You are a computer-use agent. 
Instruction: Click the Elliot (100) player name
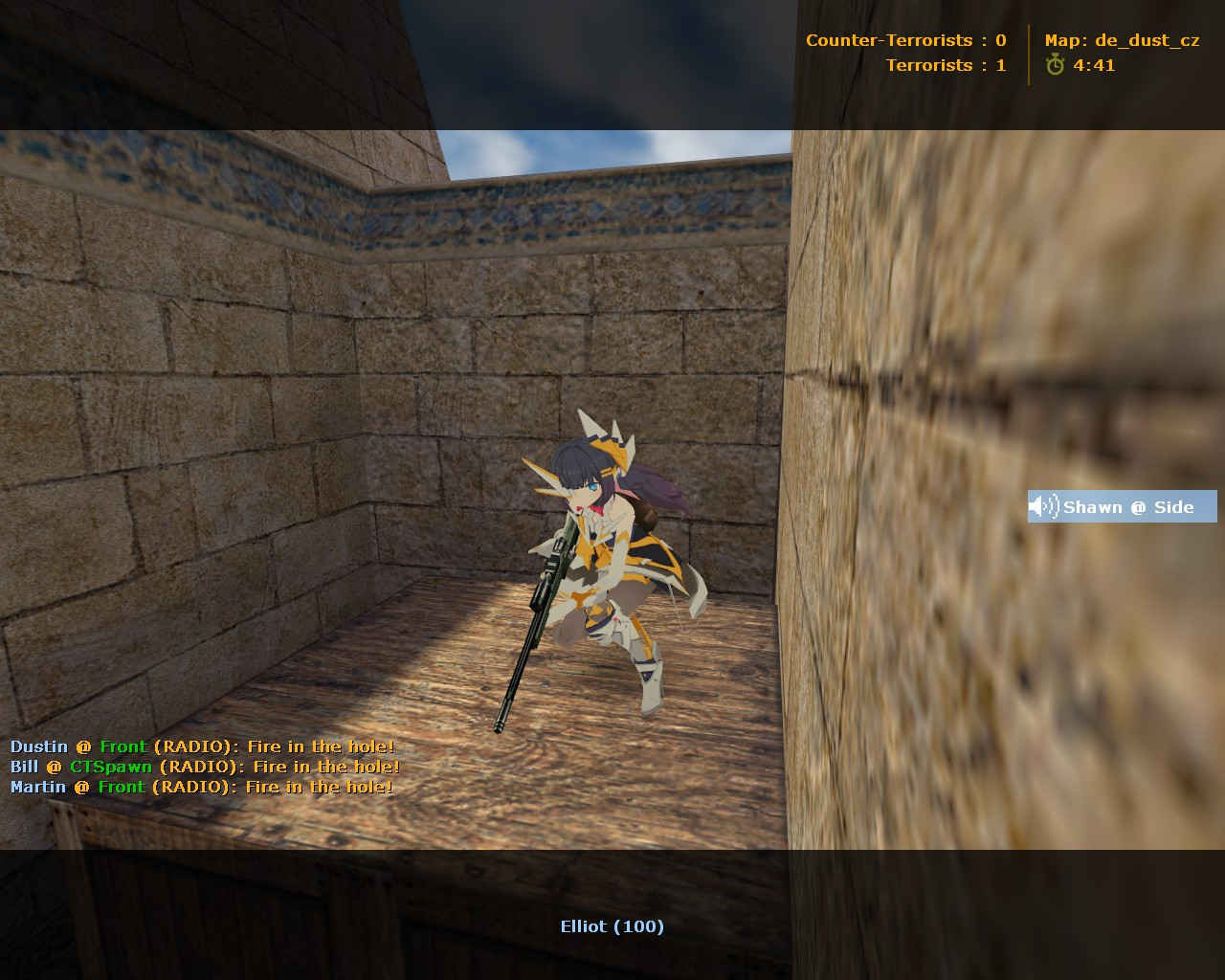(x=612, y=925)
